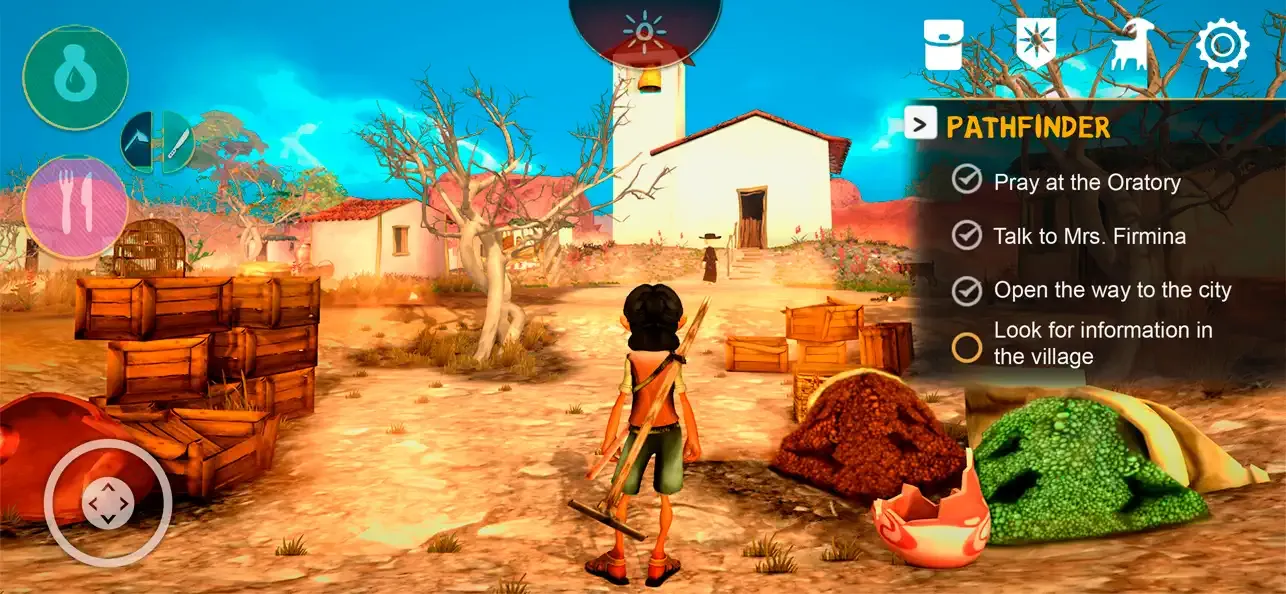
Task: Click the white goat icon
Action: coord(1130,46)
